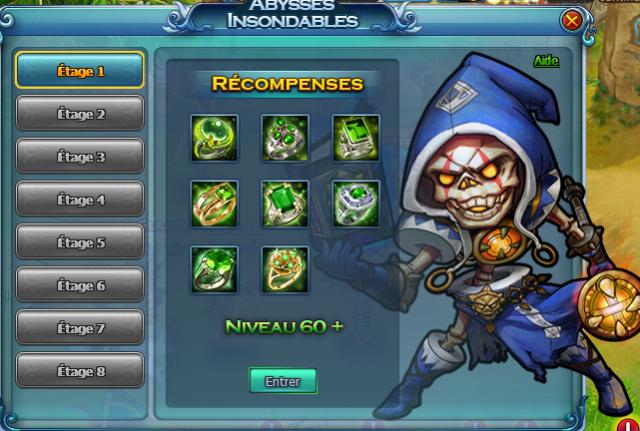Select the Étage 1 floor tab
640x431 pixels.
pyautogui.click(x=80, y=71)
